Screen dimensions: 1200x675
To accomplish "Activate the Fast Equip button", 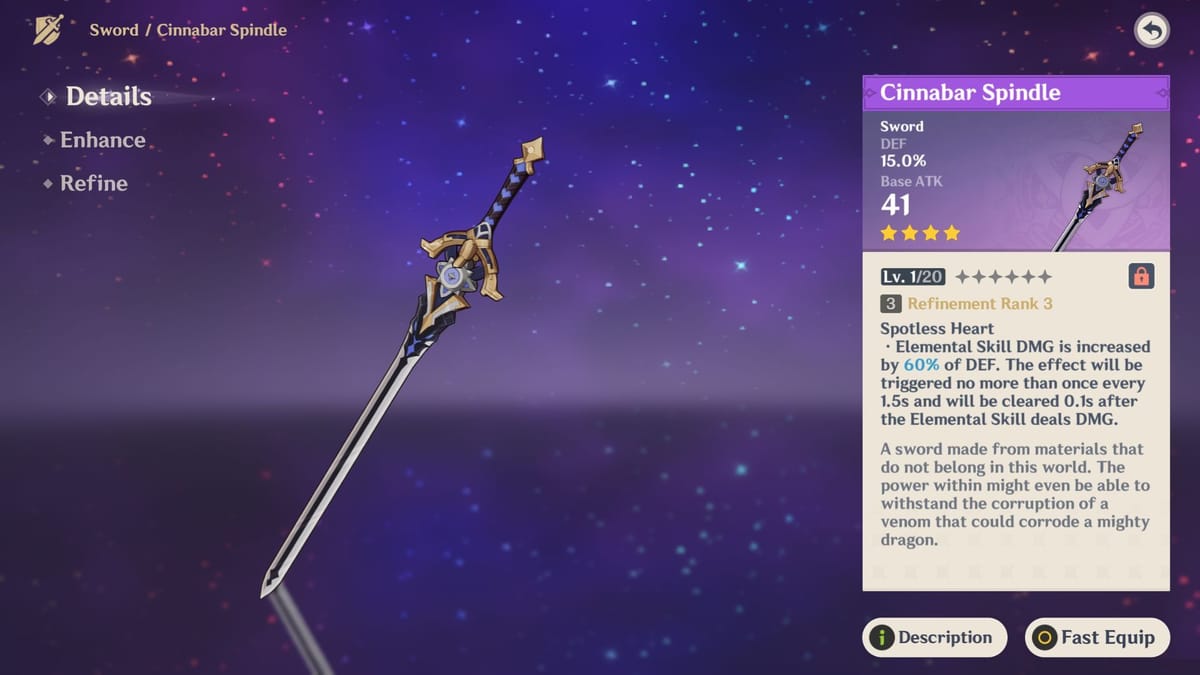I will (x=1096, y=637).
